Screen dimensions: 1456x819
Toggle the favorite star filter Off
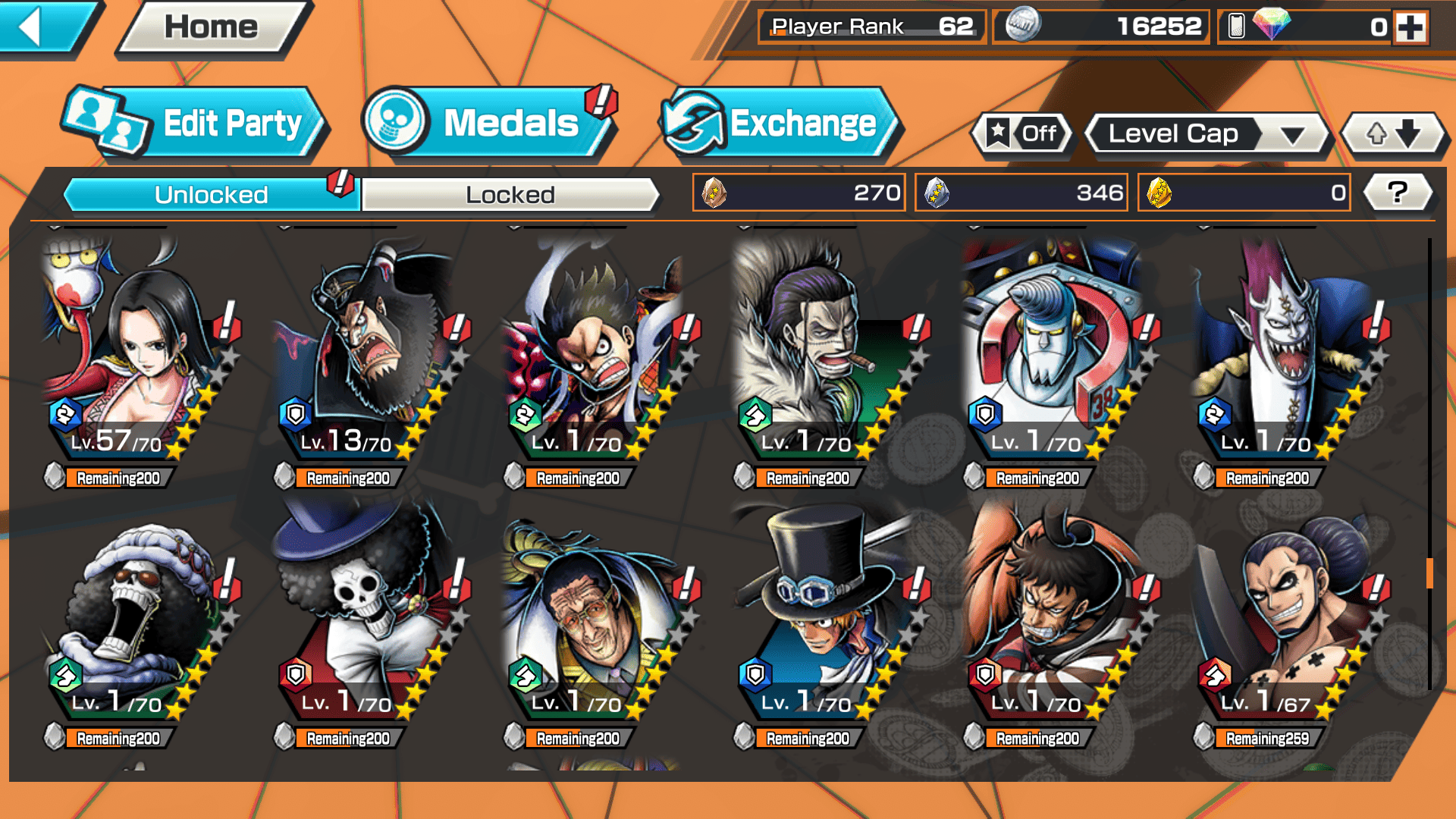pyautogui.click(x=1023, y=134)
